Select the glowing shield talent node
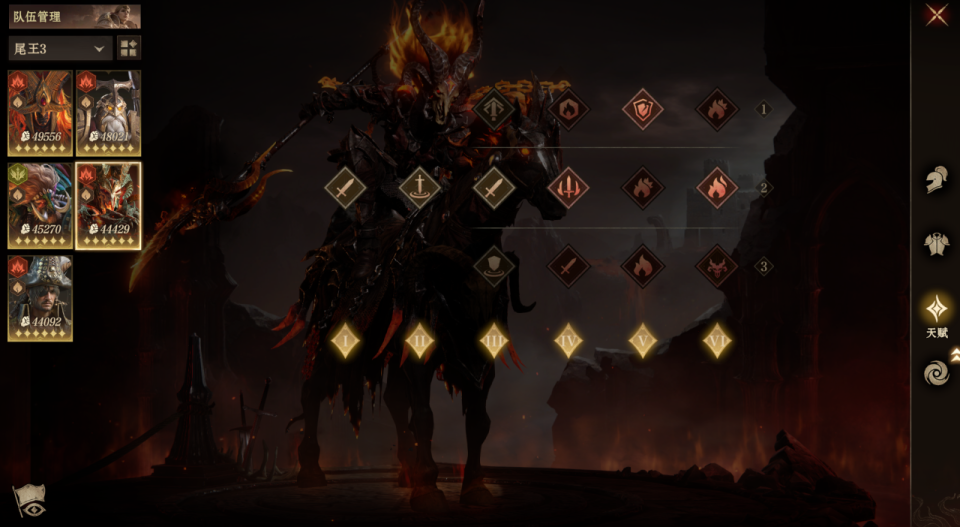This screenshot has height=527, width=960. [642, 109]
